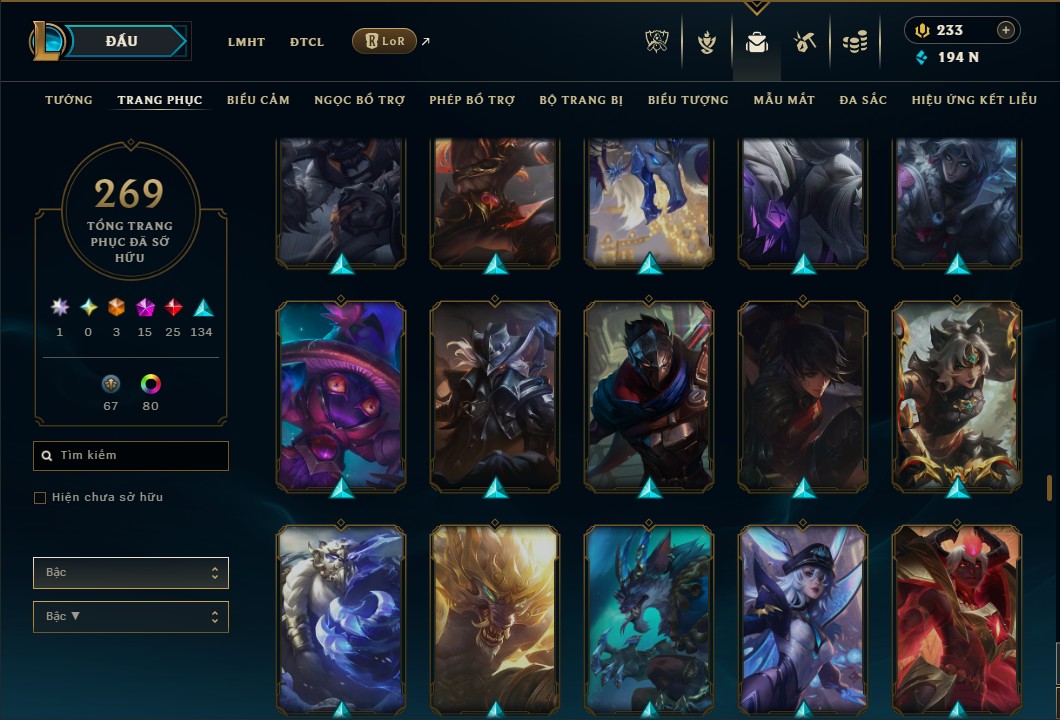Show the BIỂU TƯỢNG tab
The image size is (1060, 720).
pyautogui.click(x=688, y=100)
